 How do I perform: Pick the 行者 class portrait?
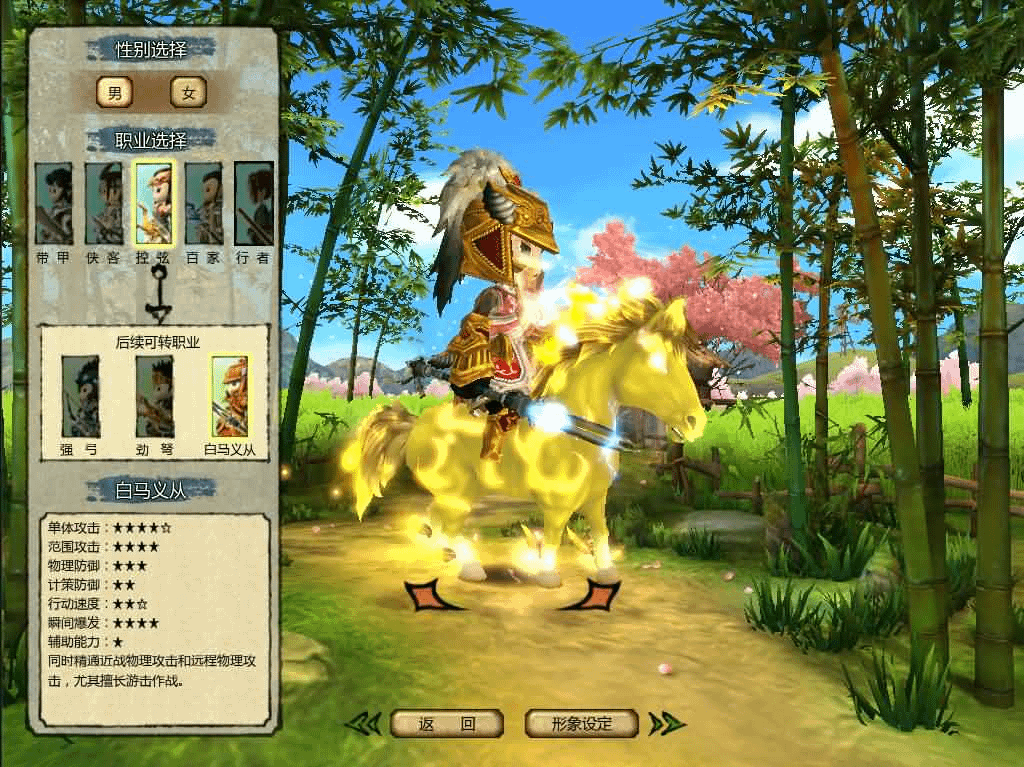coord(254,204)
